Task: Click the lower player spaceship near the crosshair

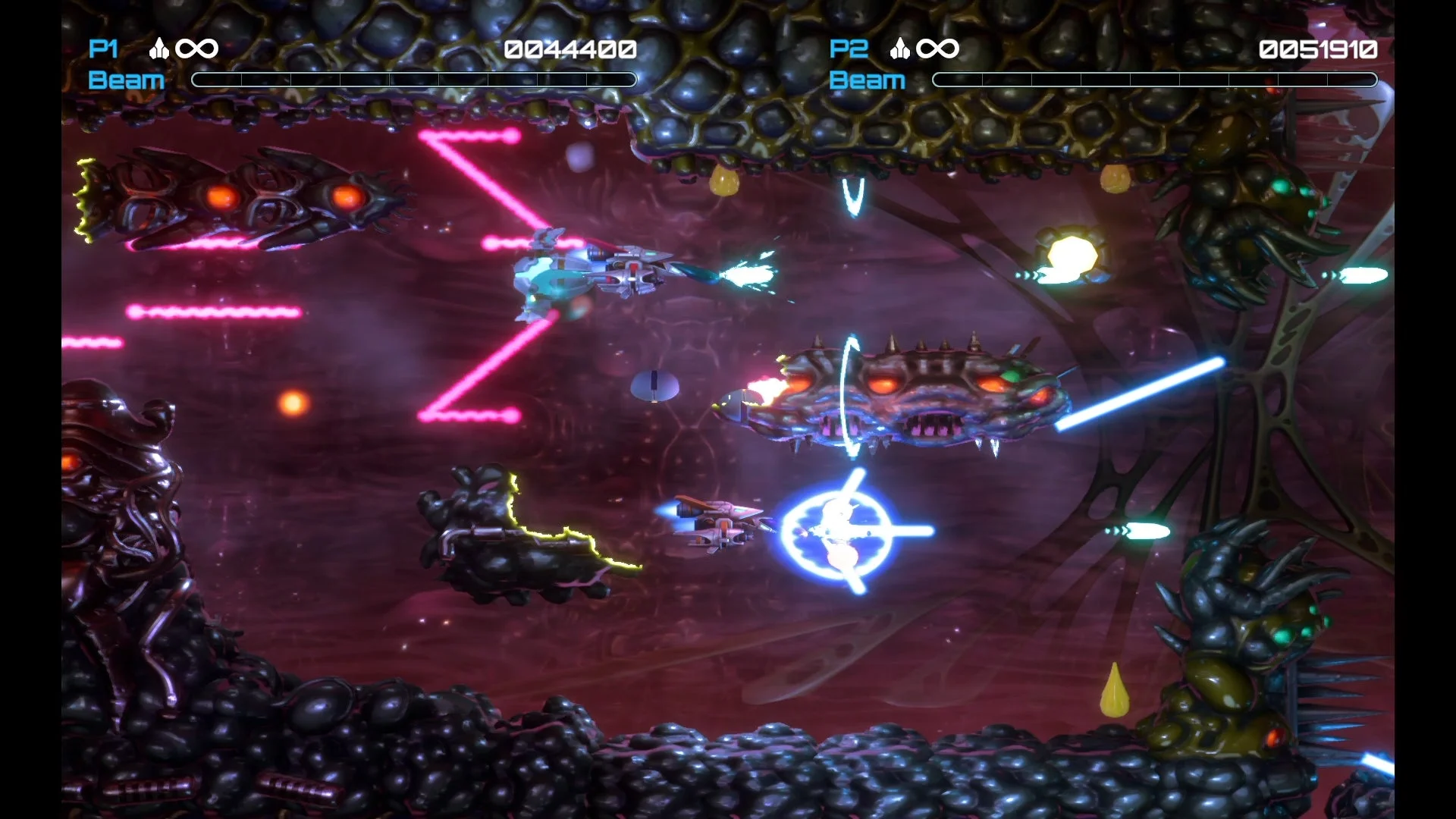Action: [720, 523]
